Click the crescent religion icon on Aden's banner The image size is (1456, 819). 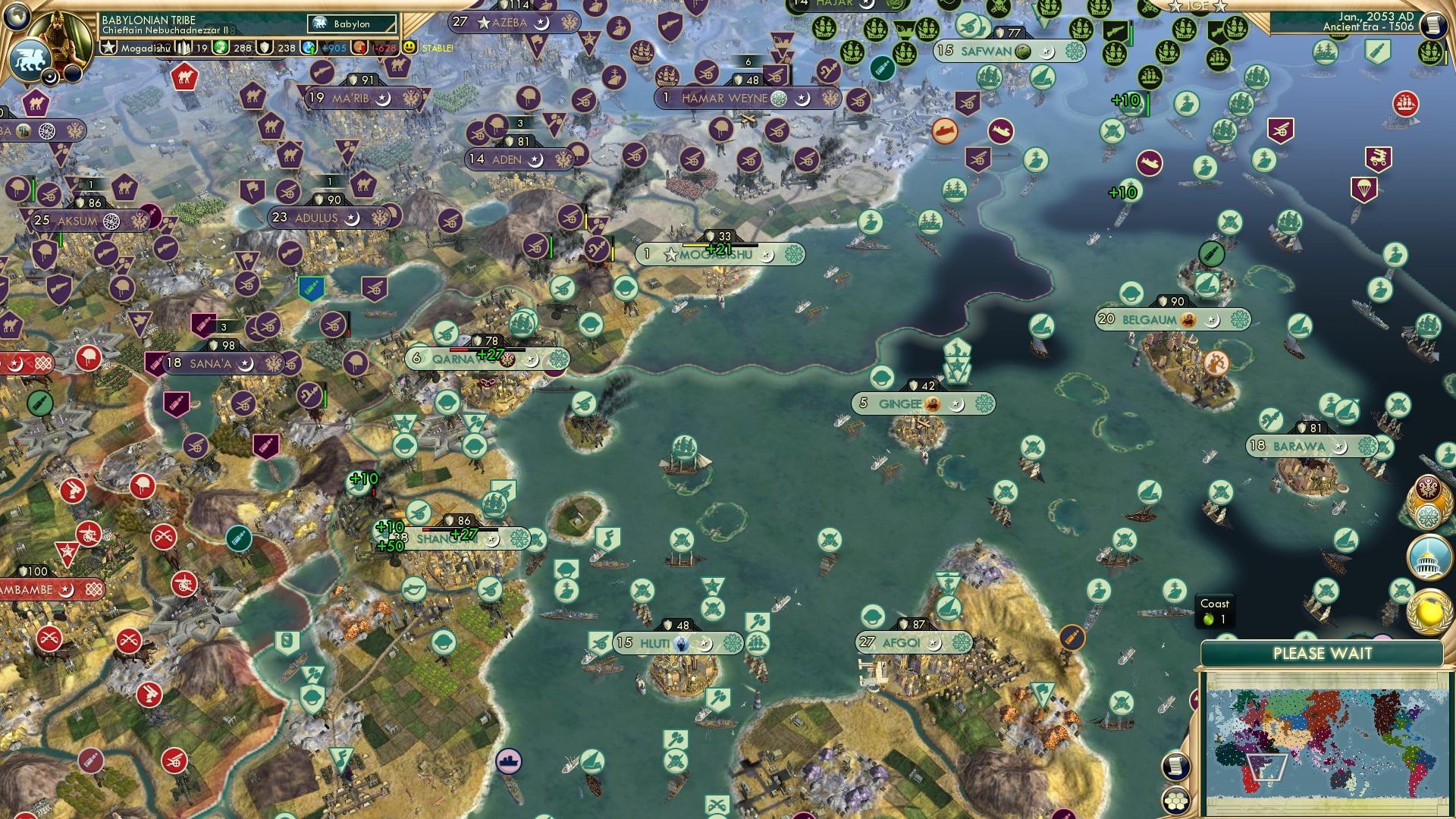pos(535,161)
